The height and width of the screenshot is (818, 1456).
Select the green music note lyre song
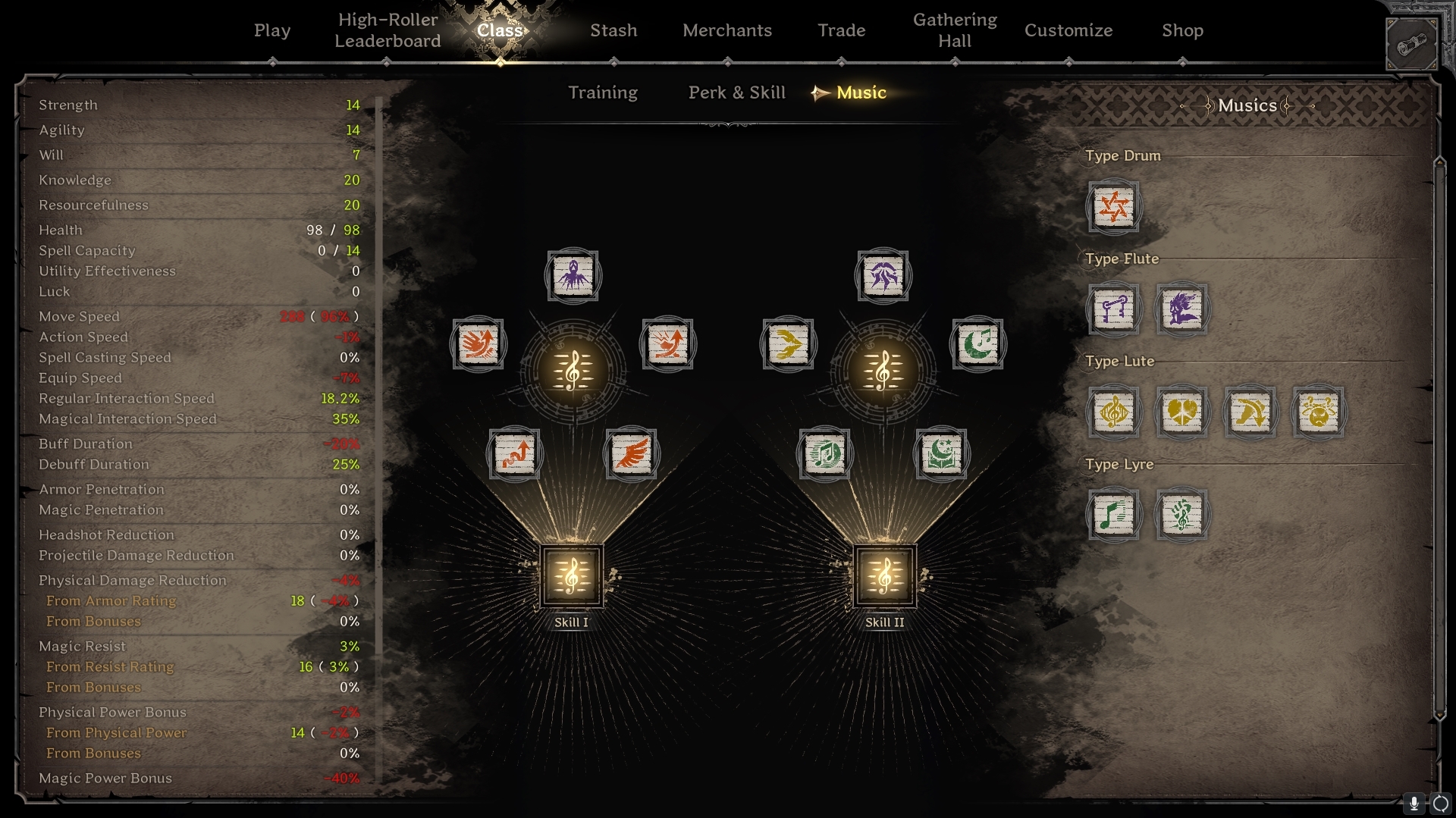coord(1113,516)
